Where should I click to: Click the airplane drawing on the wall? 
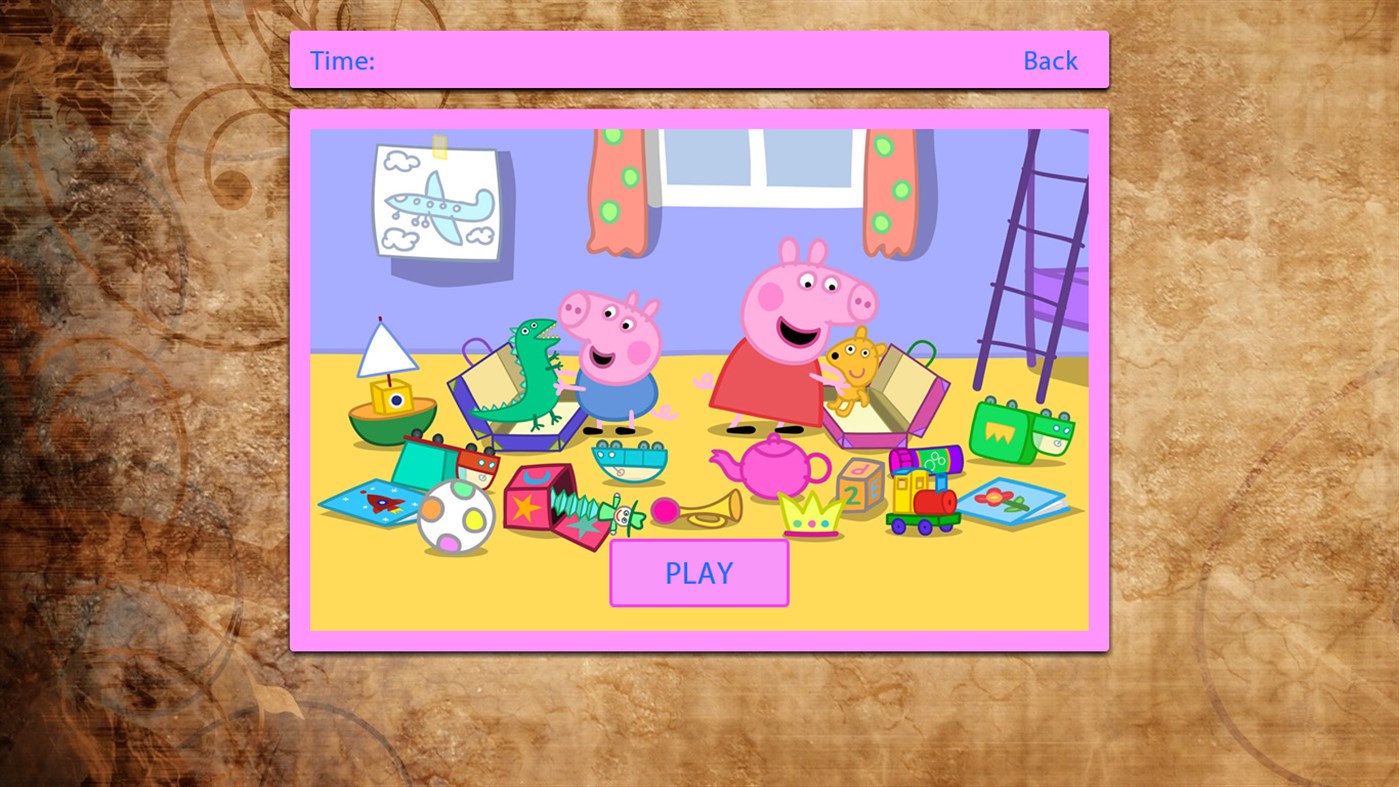tap(435, 200)
